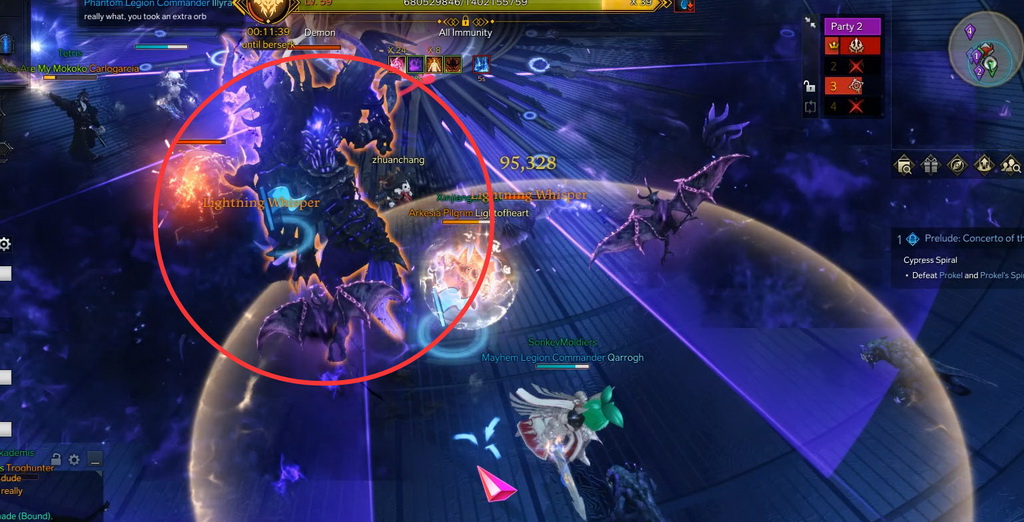1024x522 pixels.
Task: Open the upward arrow diamond icon
Action: pyautogui.click(x=984, y=165)
